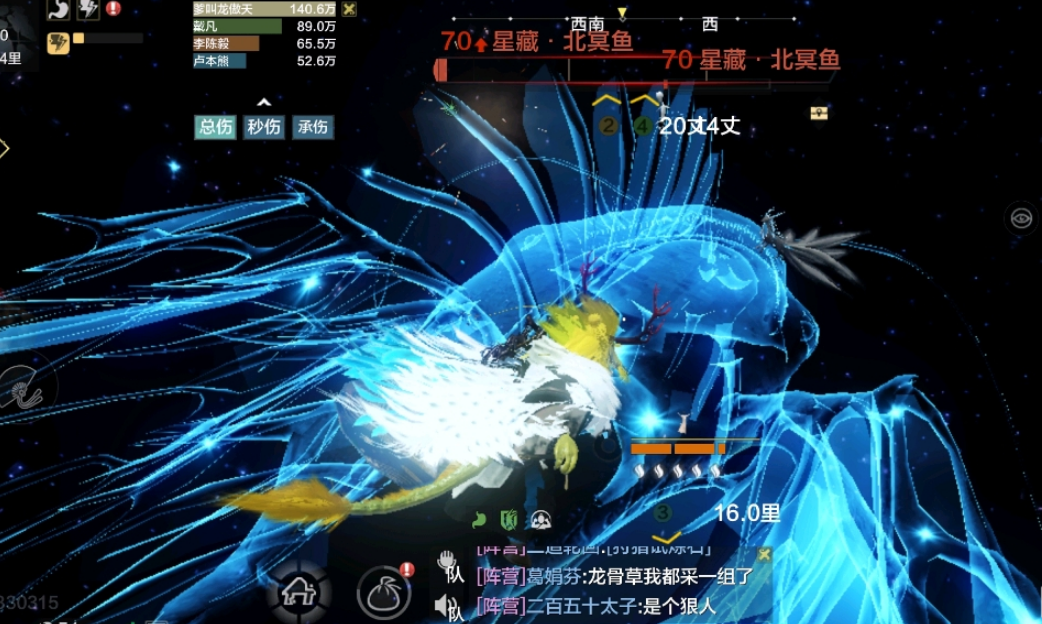Open the house home icon button

point(299,591)
